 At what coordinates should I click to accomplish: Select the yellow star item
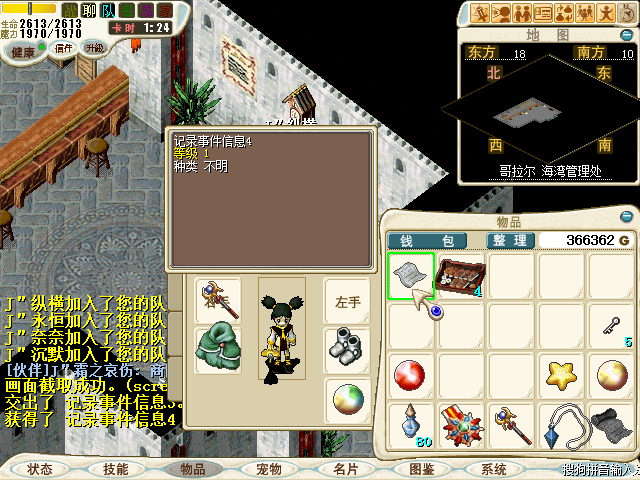[x=561, y=375]
